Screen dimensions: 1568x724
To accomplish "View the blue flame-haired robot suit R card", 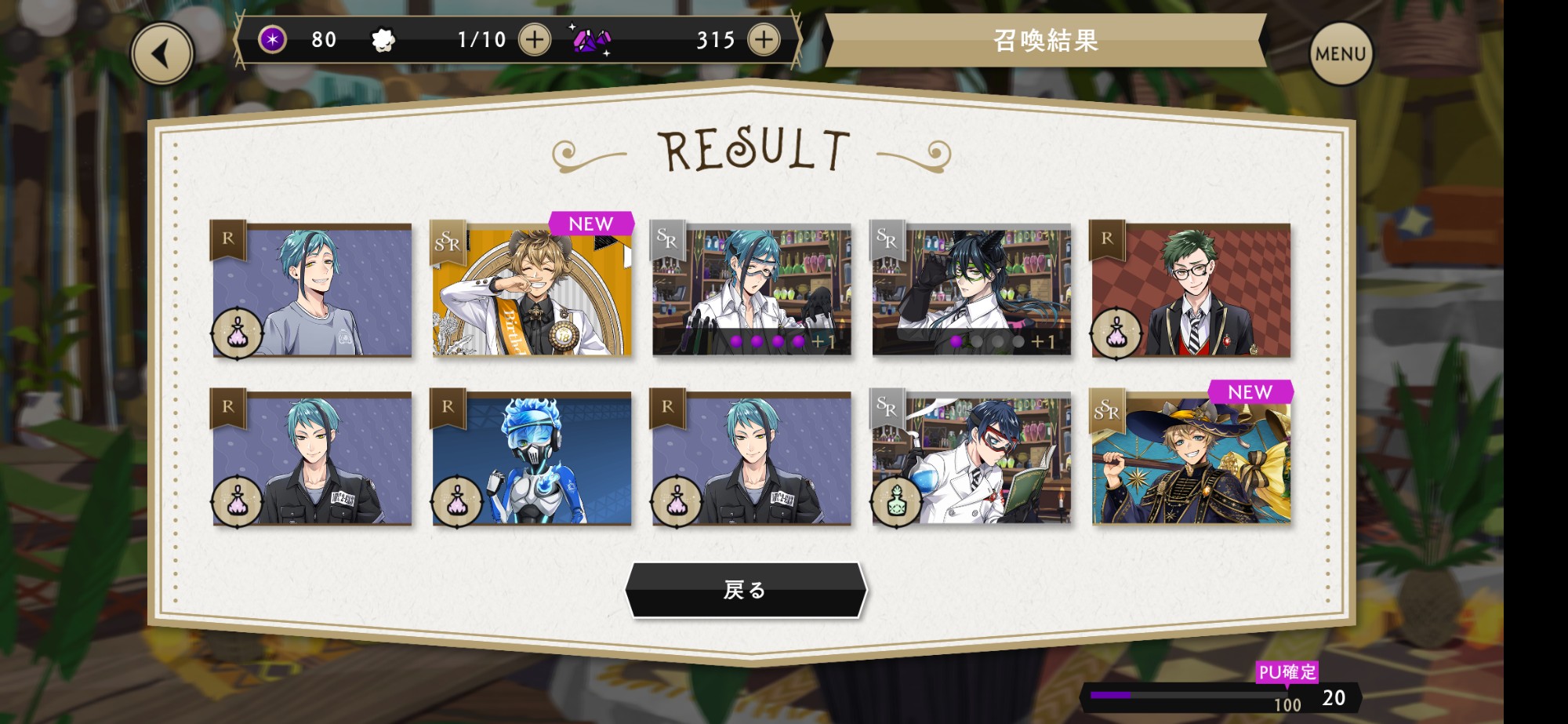I will pos(532,457).
